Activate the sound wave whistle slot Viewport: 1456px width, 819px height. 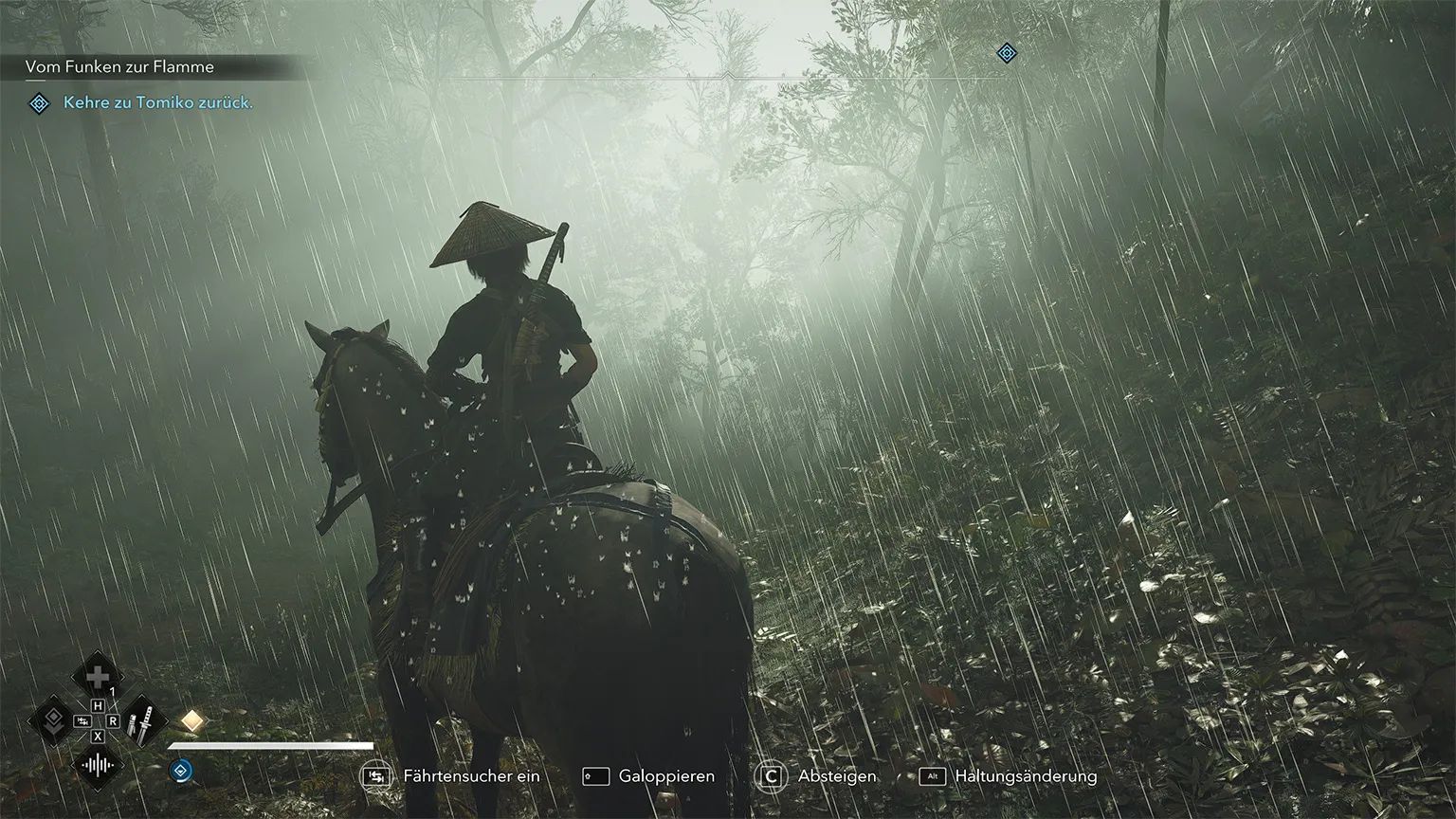point(97,766)
